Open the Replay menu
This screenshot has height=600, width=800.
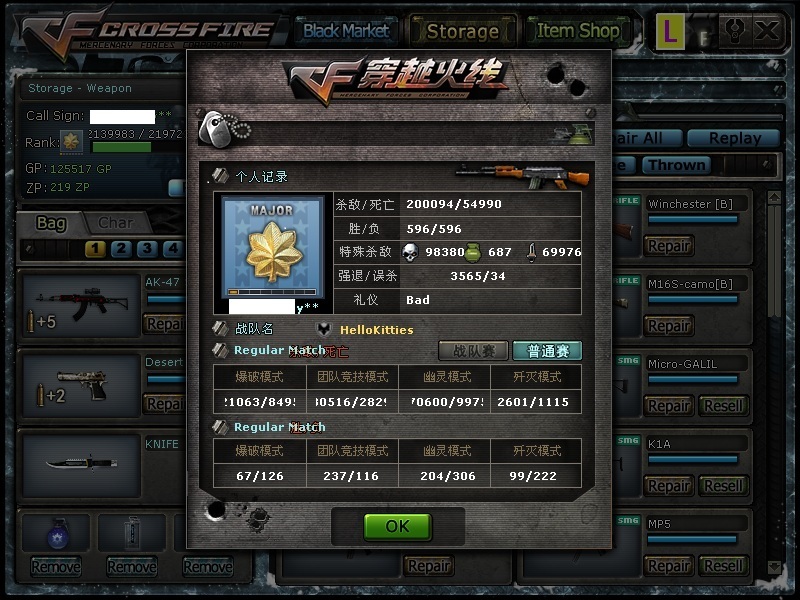735,138
